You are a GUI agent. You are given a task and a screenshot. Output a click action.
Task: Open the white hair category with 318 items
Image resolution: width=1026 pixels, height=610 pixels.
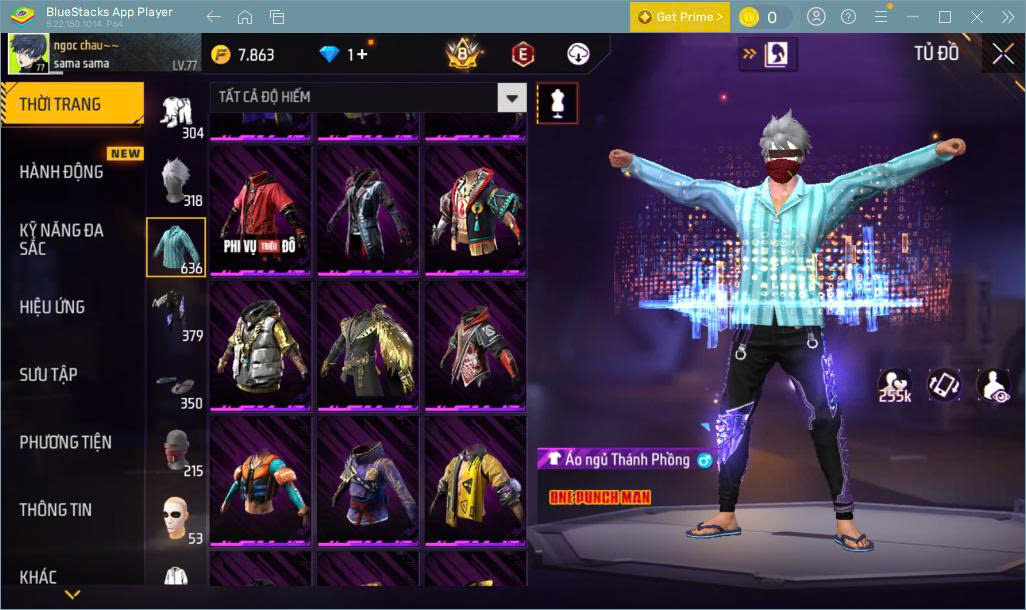(176, 180)
